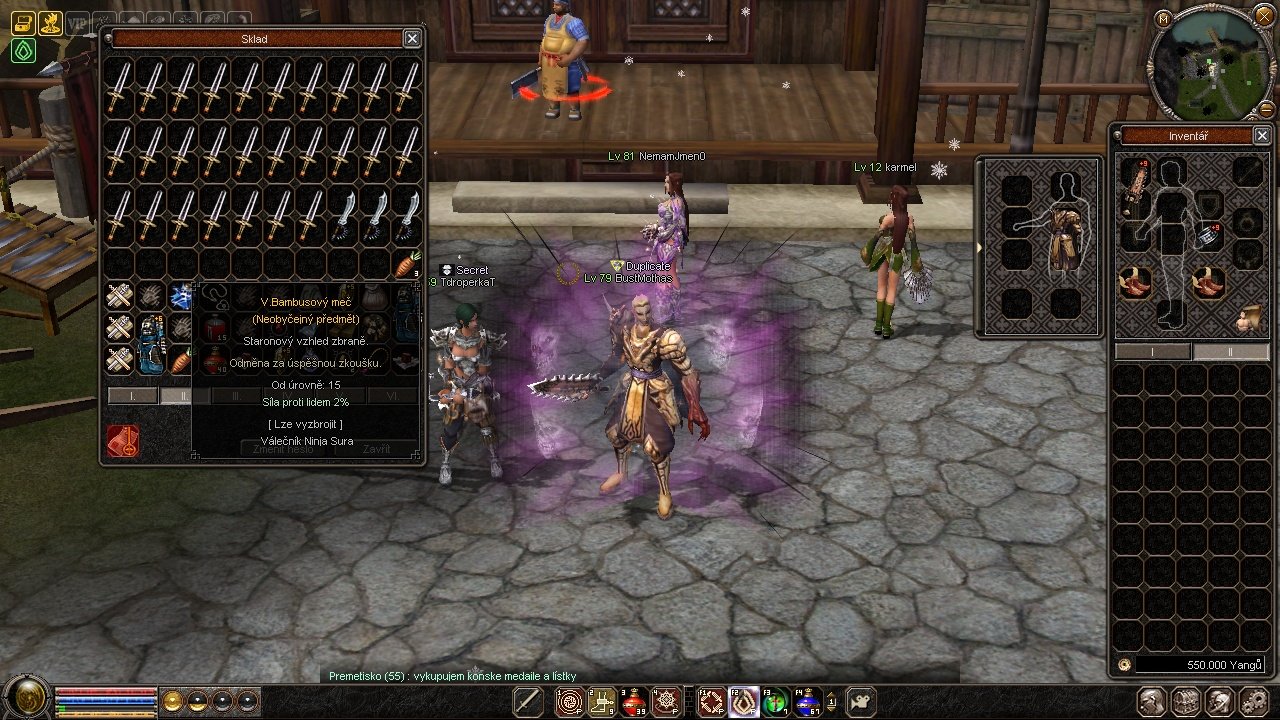This screenshot has width=1280, height=720.
Task: Click the green leaf icon at top-left
Action: click(x=23, y=50)
